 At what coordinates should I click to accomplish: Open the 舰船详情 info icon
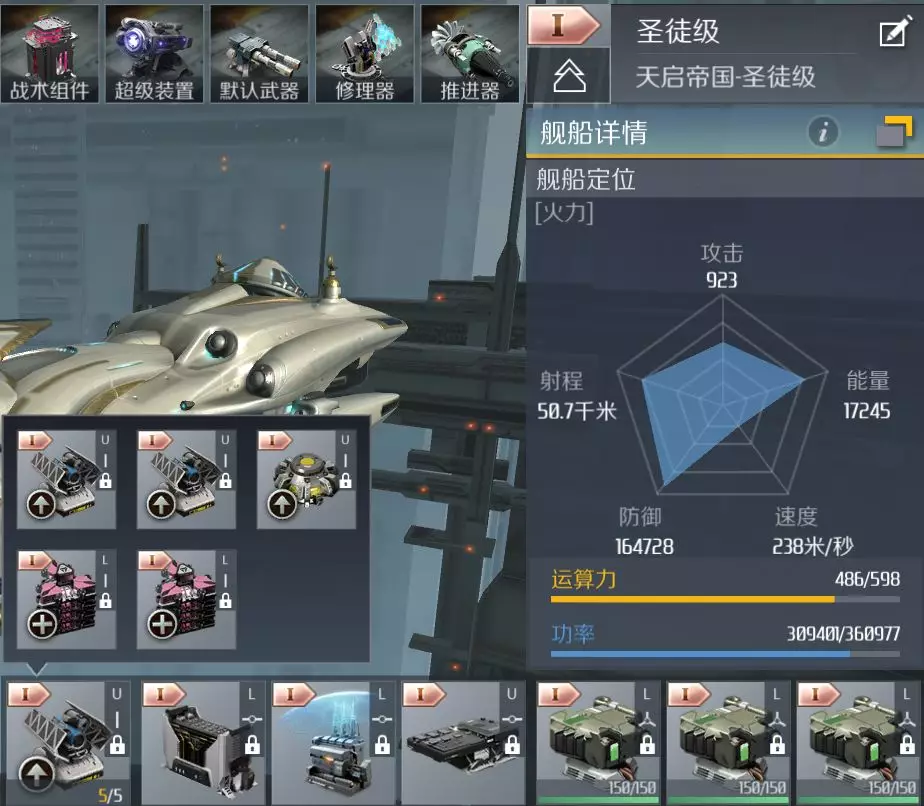(x=823, y=132)
